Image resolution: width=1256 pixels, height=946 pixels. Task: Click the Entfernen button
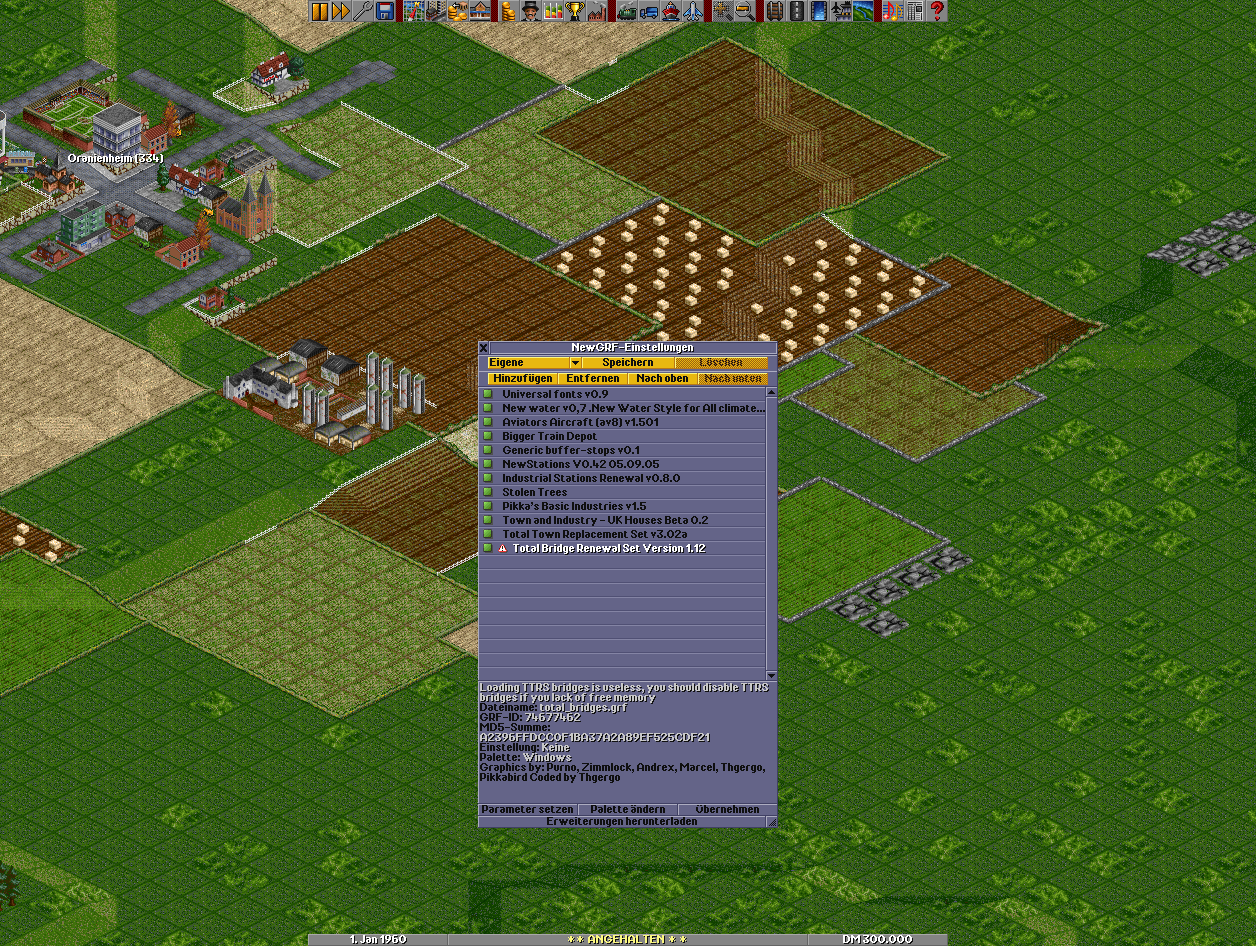pos(590,379)
